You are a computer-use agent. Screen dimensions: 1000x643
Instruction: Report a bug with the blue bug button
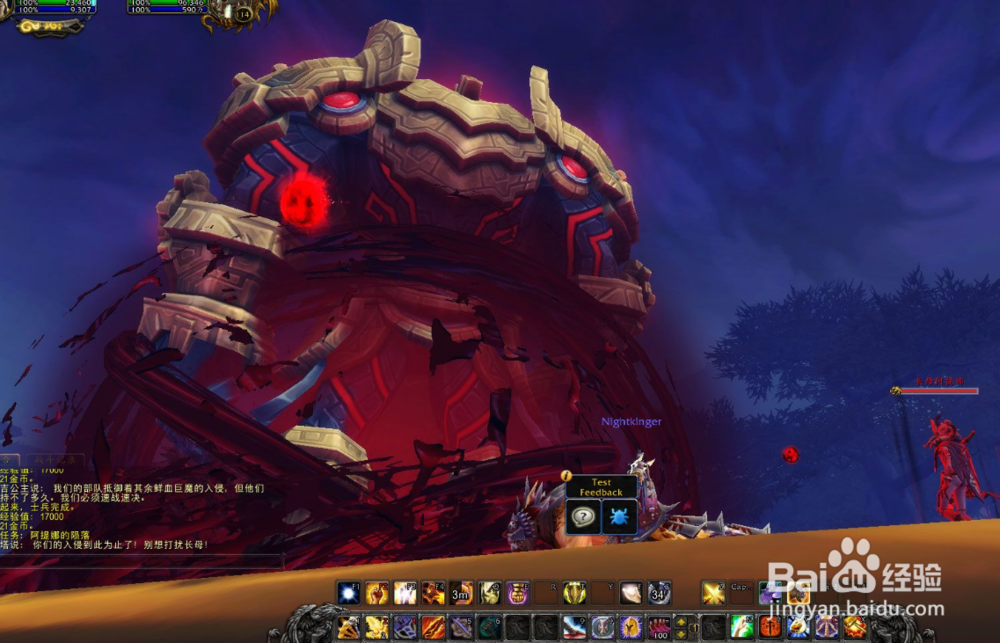point(617,517)
